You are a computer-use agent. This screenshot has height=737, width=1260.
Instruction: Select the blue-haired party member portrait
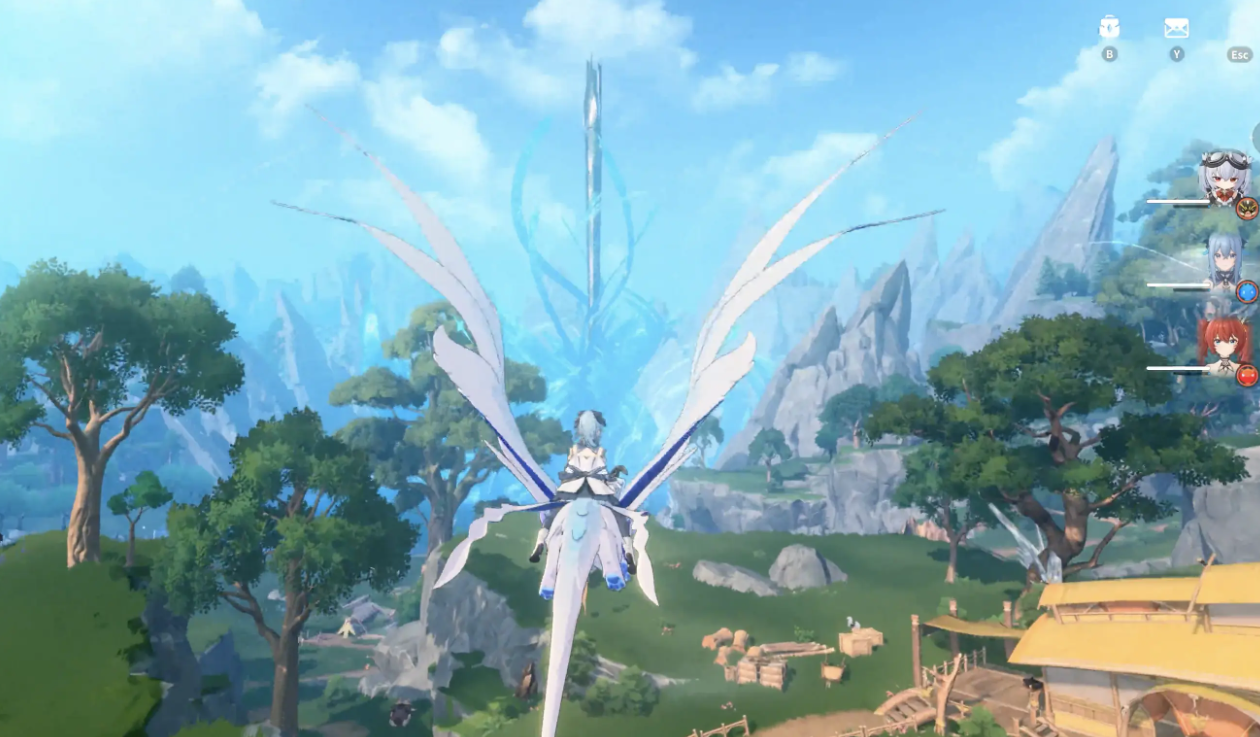point(1224,260)
